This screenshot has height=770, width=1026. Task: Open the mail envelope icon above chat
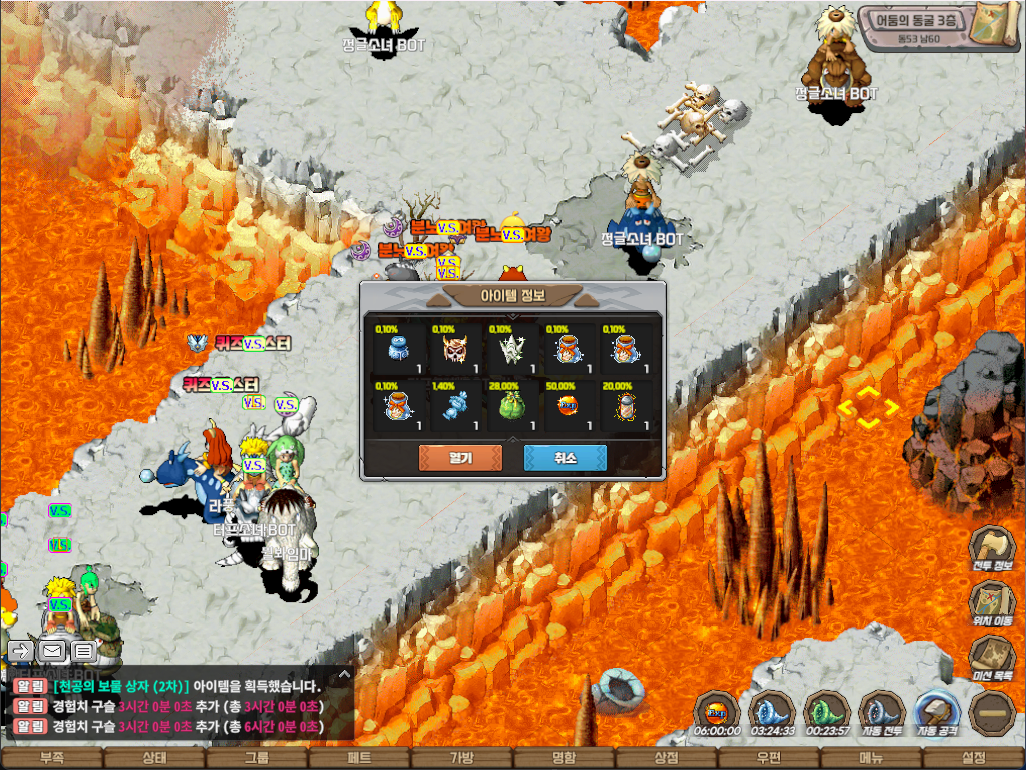coord(53,651)
